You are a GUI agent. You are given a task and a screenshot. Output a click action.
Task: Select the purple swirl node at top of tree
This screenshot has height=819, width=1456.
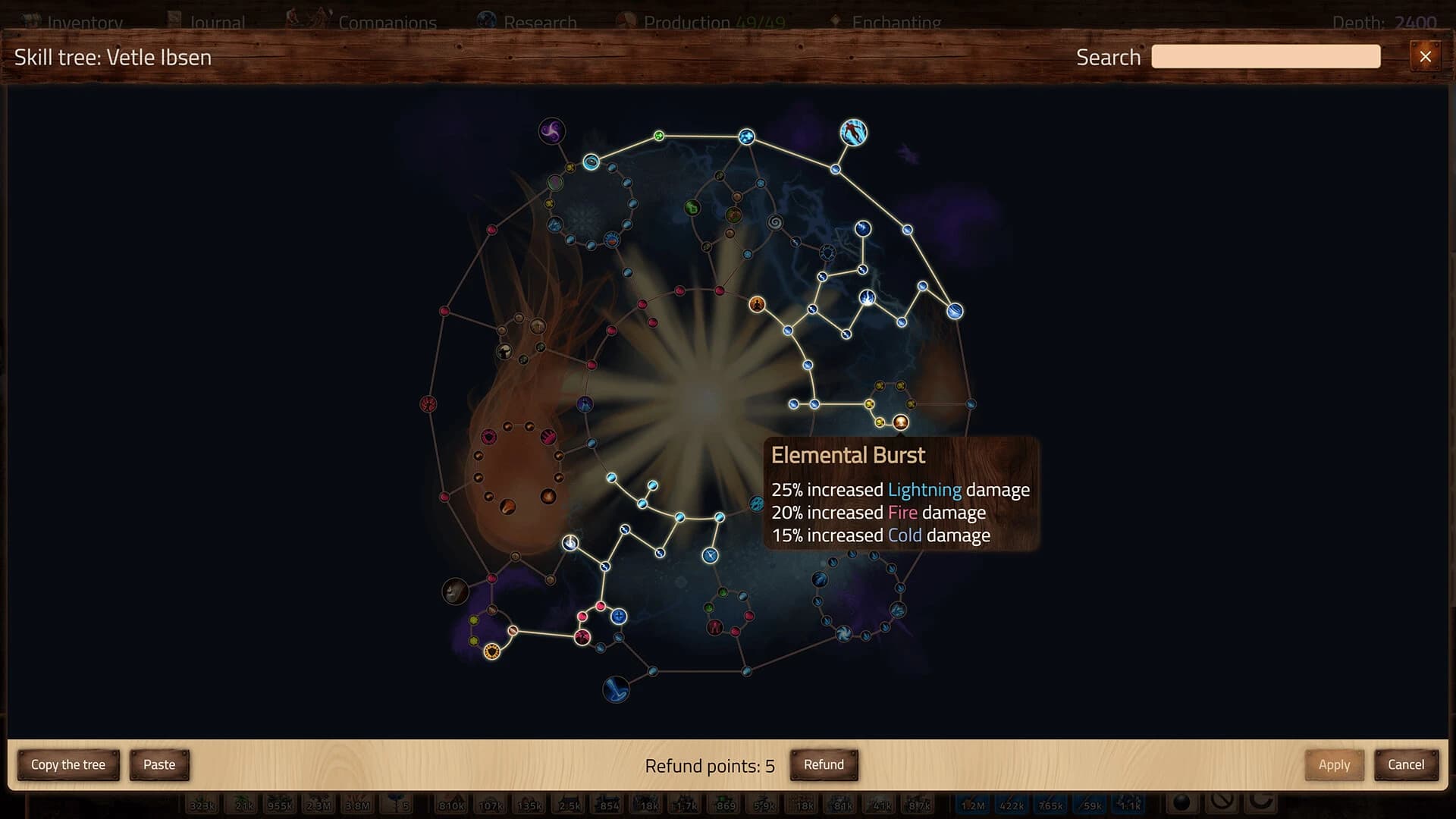(x=551, y=130)
